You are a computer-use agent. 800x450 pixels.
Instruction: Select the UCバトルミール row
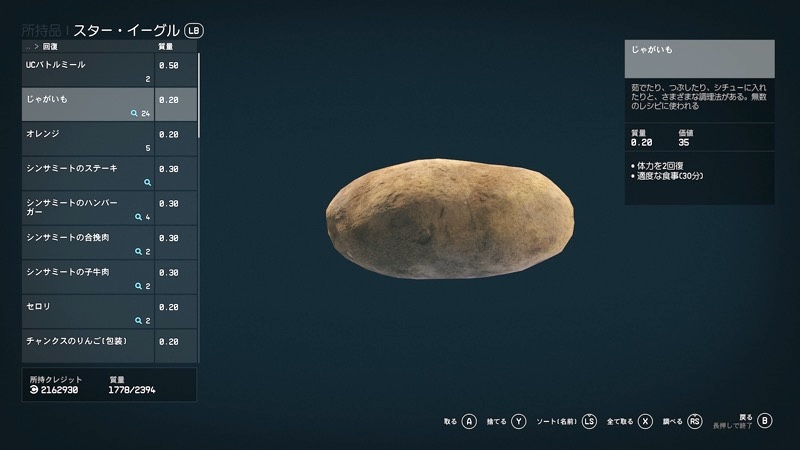pyautogui.click(x=88, y=70)
